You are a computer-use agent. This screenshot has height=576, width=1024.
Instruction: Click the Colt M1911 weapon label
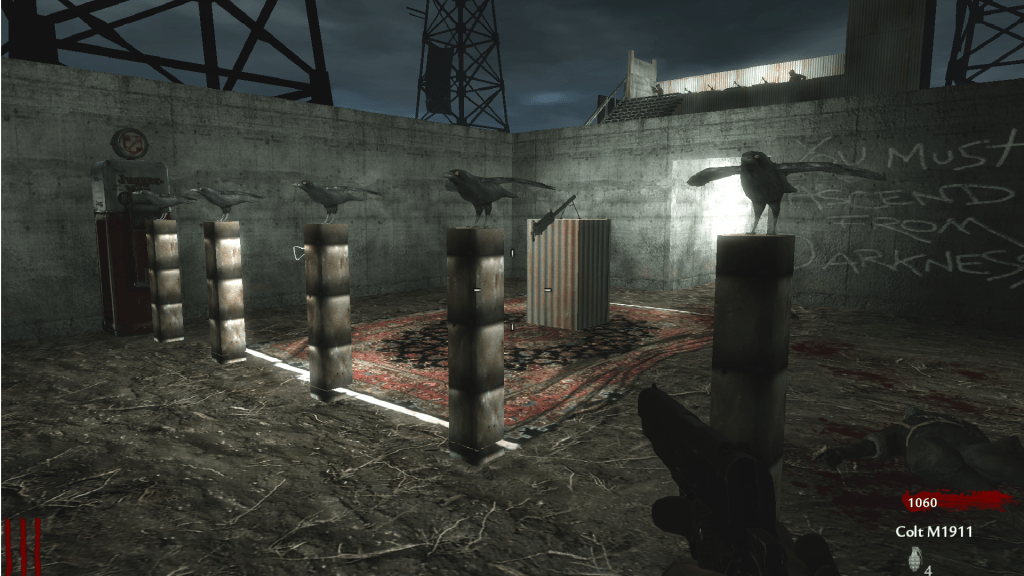point(934,532)
